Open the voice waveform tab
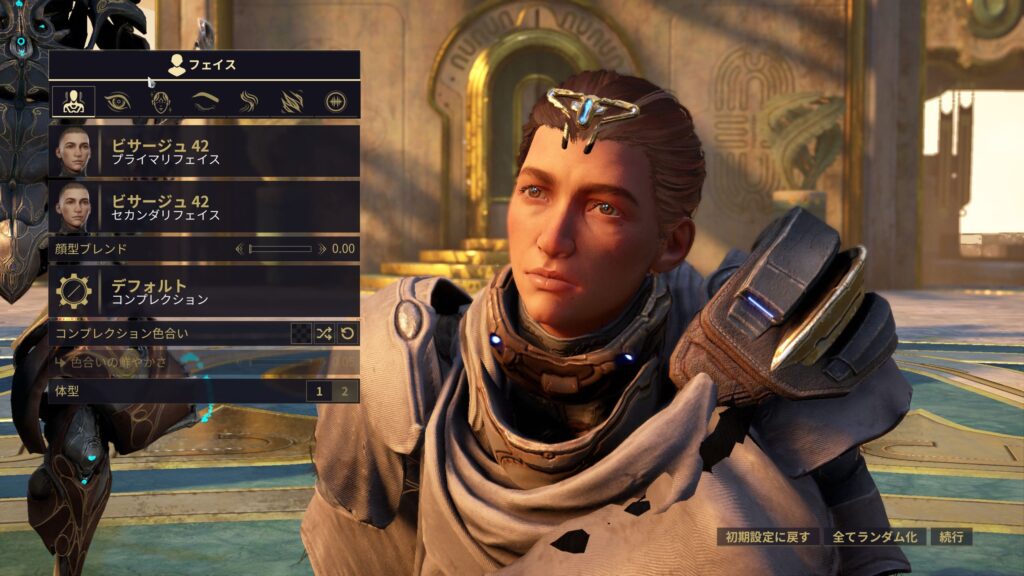This screenshot has width=1024, height=576. tap(335, 101)
